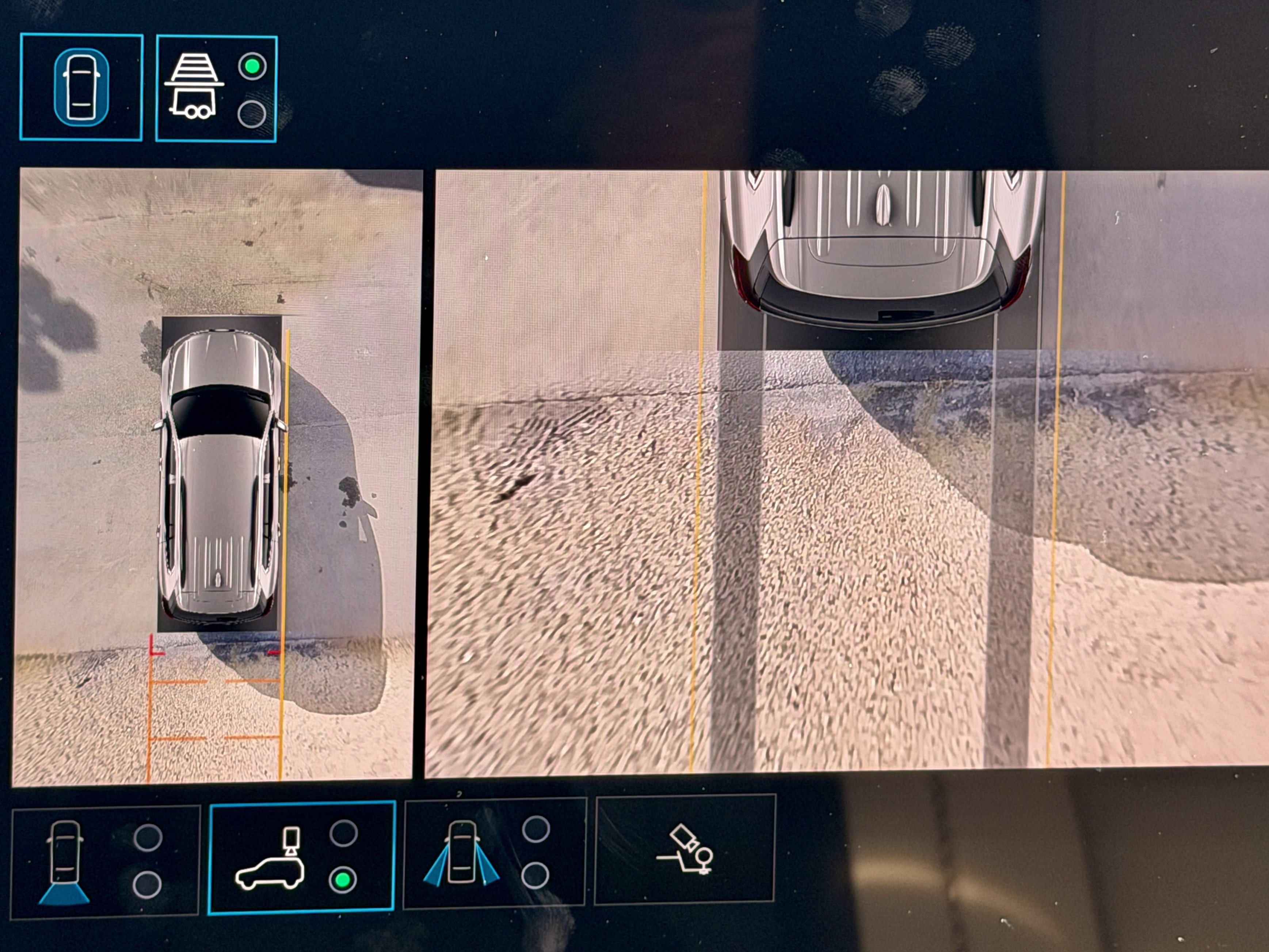The width and height of the screenshot is (1269, 952).
Task: Select the lower trailer guideline radio option
Action: [x=252, y=112]
